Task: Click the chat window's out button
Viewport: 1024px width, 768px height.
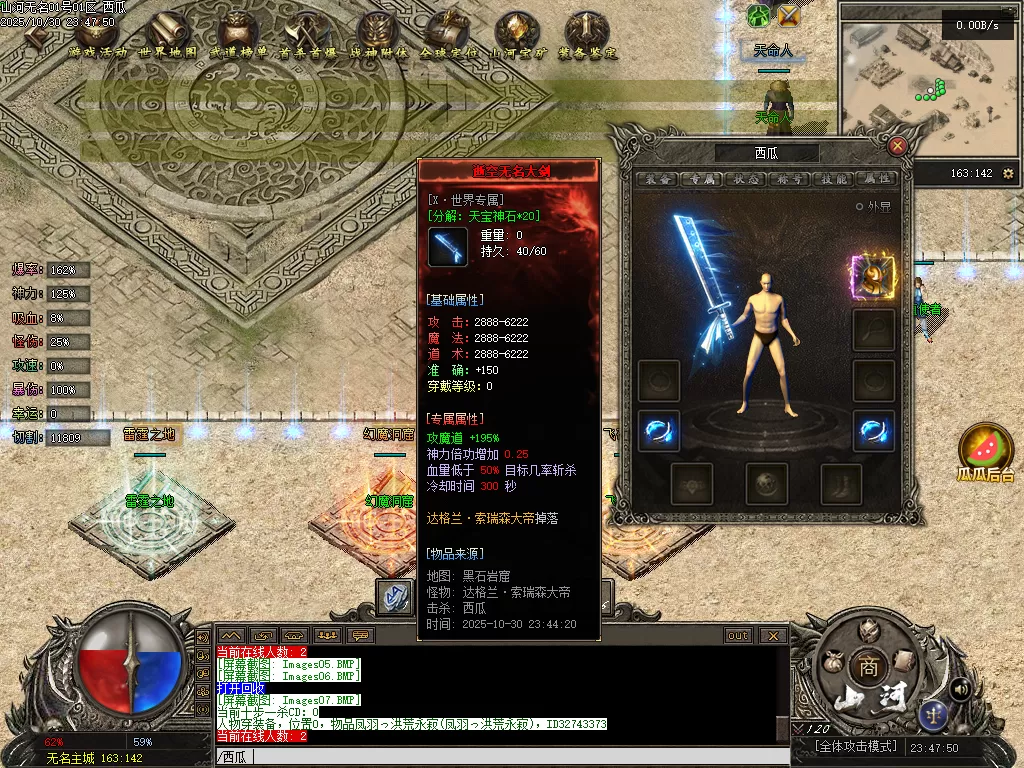Action: point(738,635)
